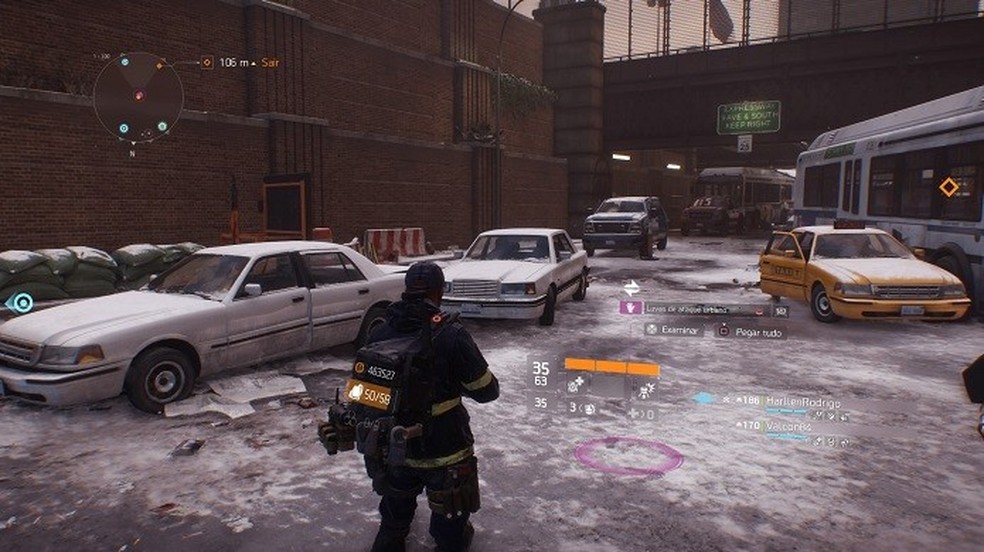
Task: Click the orange diamond waypoint marker
Action: 948,186
